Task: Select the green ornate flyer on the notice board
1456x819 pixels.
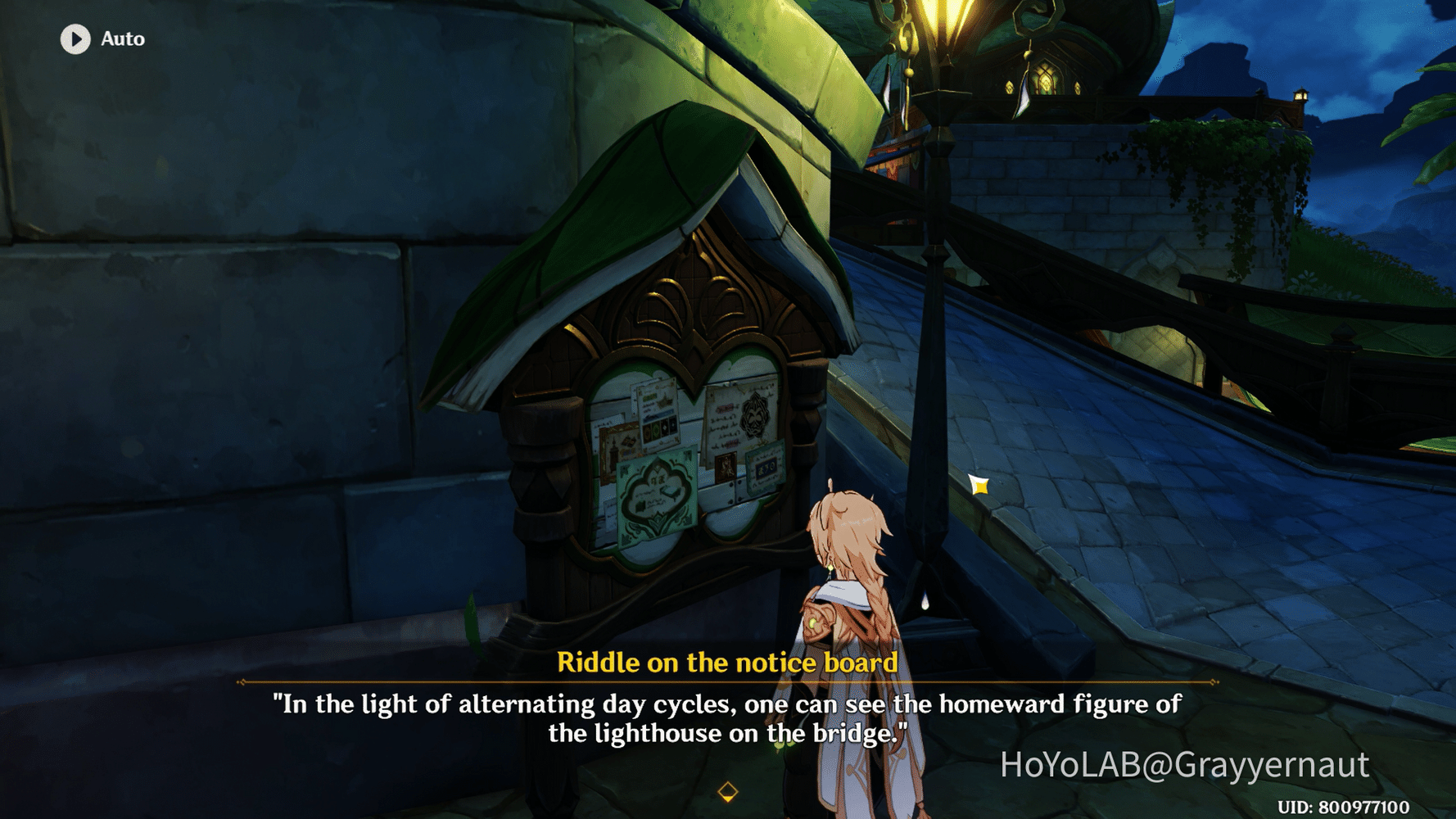Action: (656, 495)
